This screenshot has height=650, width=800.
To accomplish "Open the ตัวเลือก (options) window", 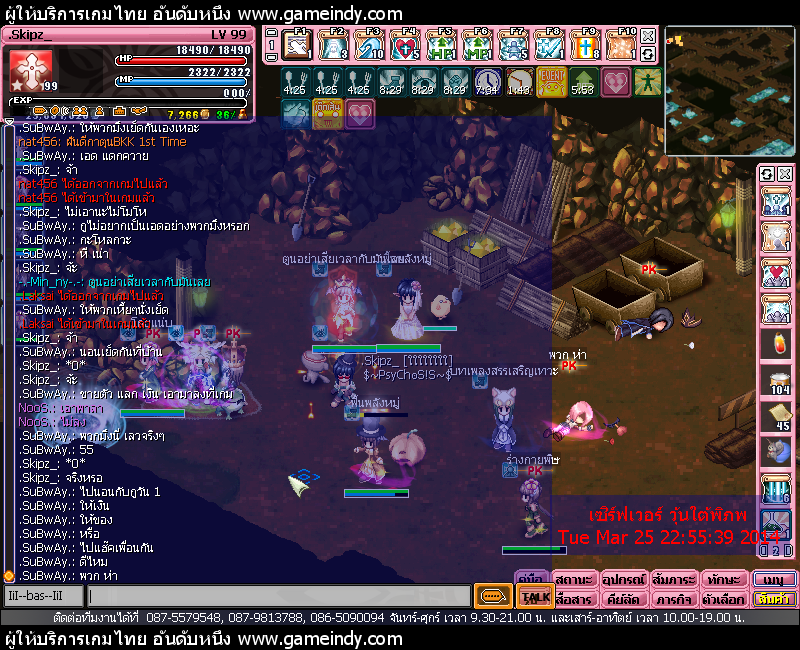I will [723, 598].
